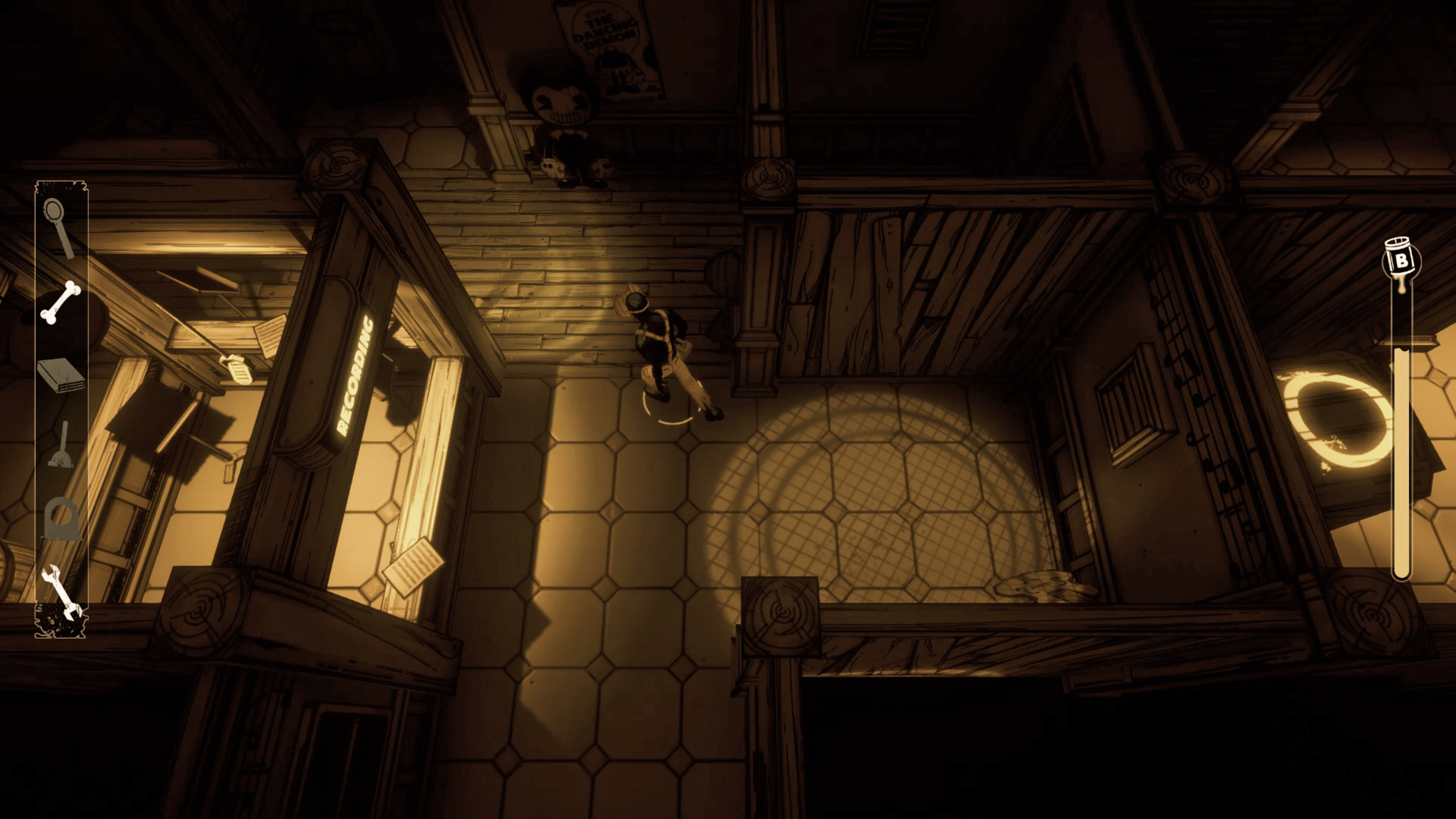Viewport: 1456px width, 819px height.
Task: Click the ink meter tube on the right
Action: click(x=1401, y=455)
